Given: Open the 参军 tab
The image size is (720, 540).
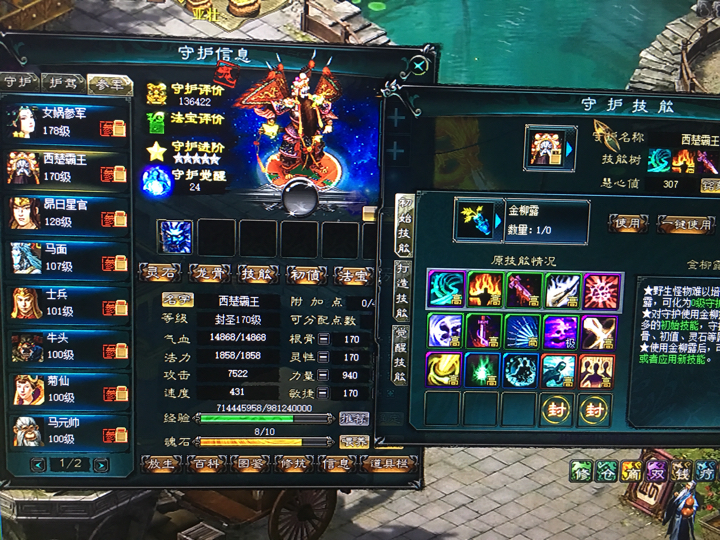Looking at the screenshot, I should [108, 83].
